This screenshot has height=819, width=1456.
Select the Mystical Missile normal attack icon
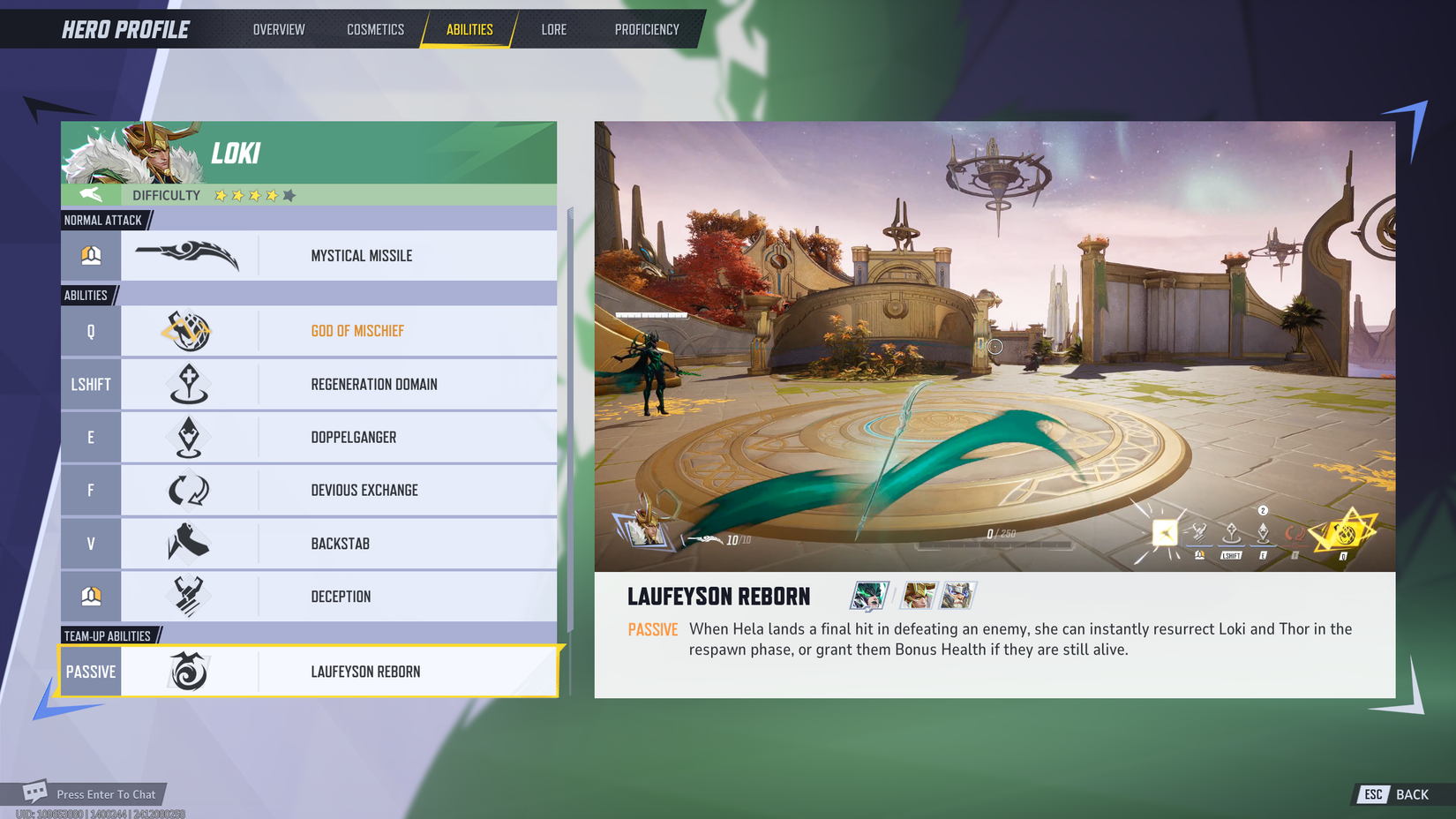[x=187, y=255]
